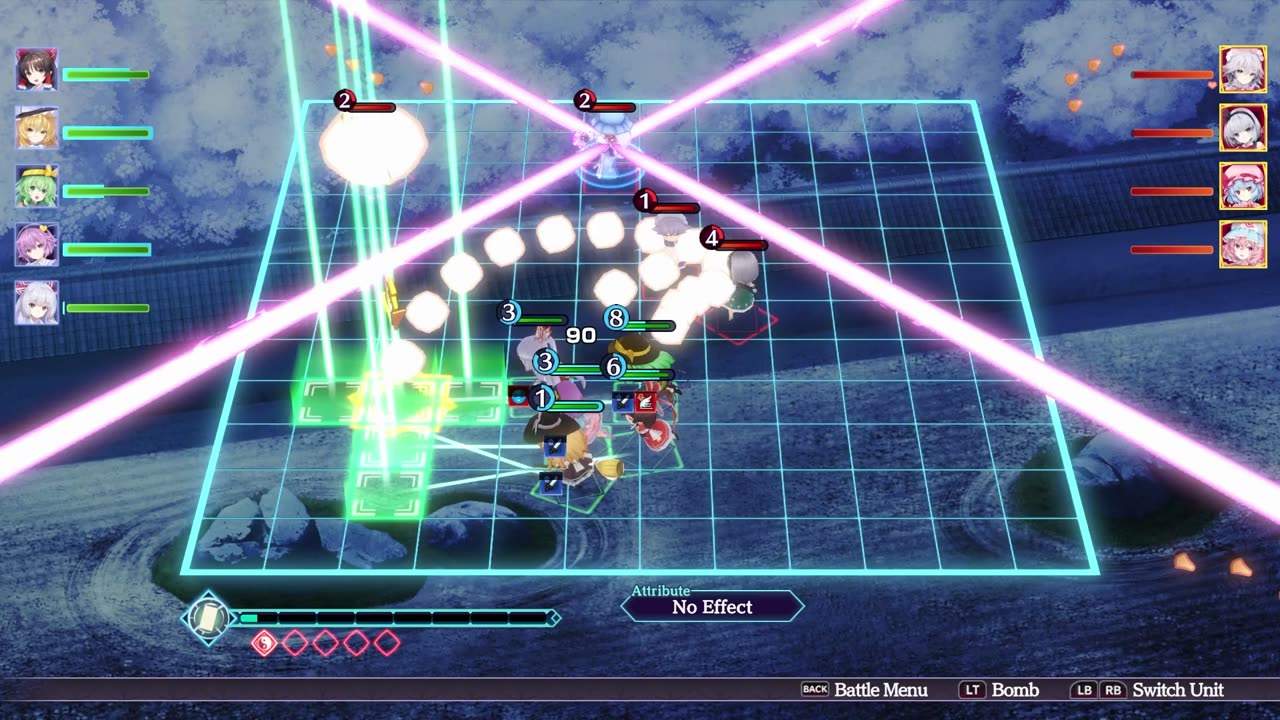Pick purple-haired Satori's party portrait
1280x720 pixels.
37,244
